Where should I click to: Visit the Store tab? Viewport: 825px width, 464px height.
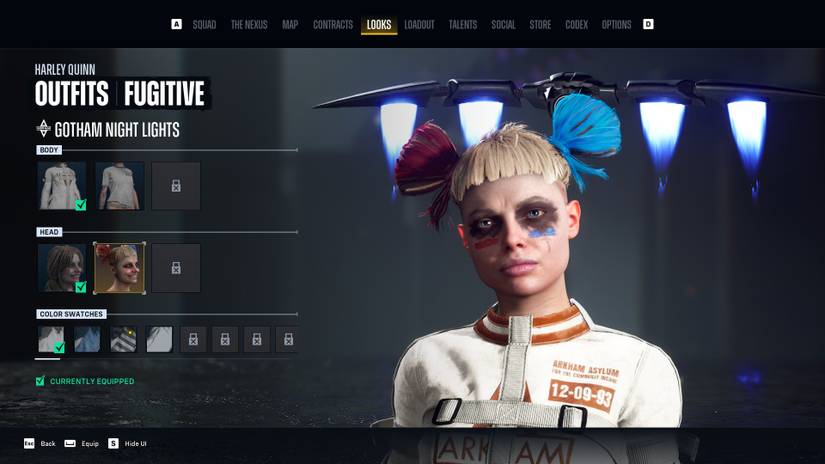click(540, 24)
